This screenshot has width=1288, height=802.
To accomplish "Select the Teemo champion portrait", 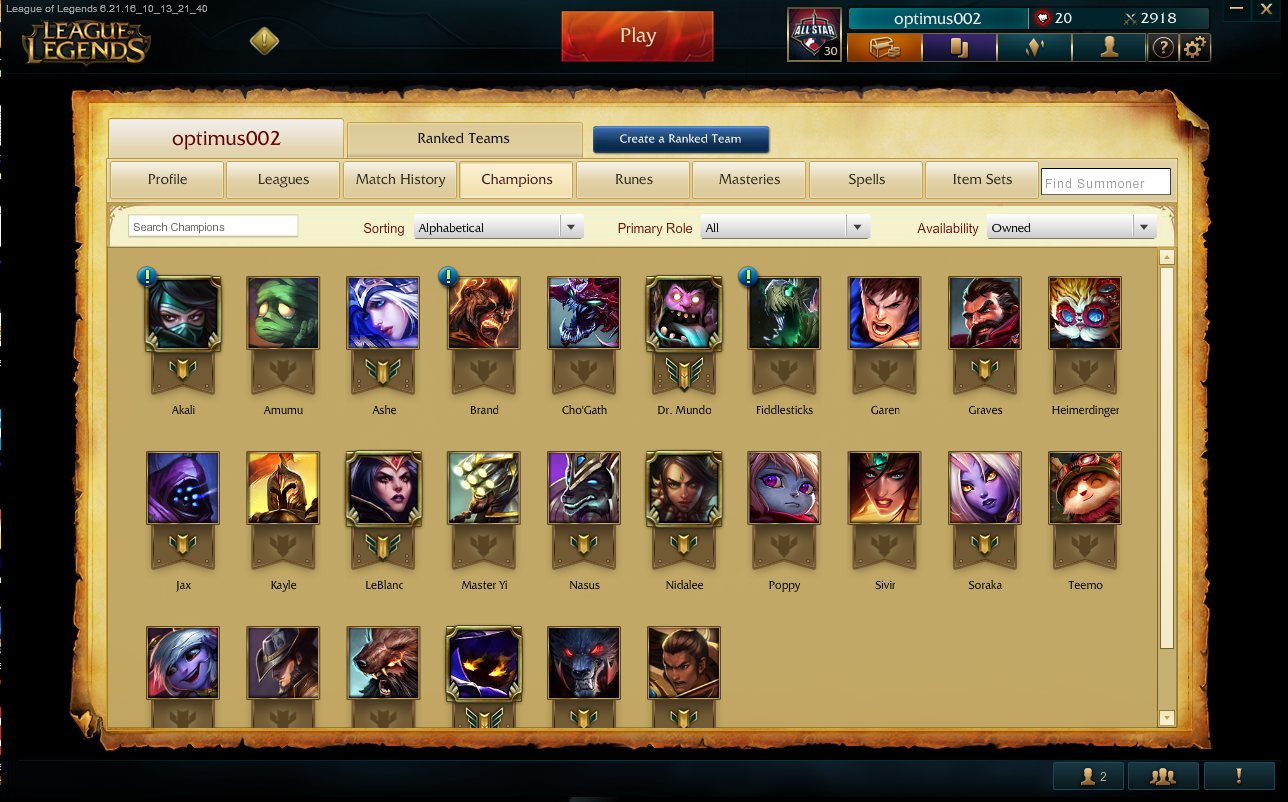I will coord(1085,488).
